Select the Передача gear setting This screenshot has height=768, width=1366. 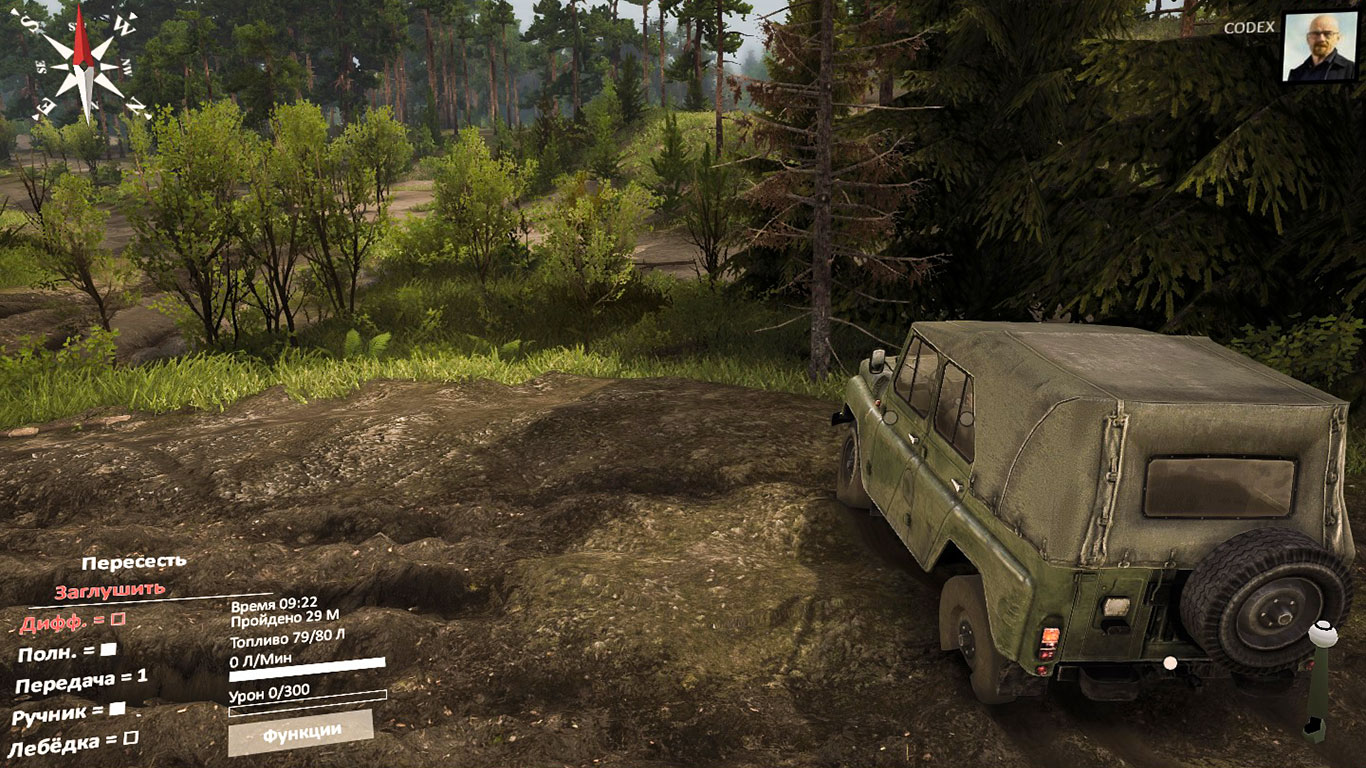point(81,681)
